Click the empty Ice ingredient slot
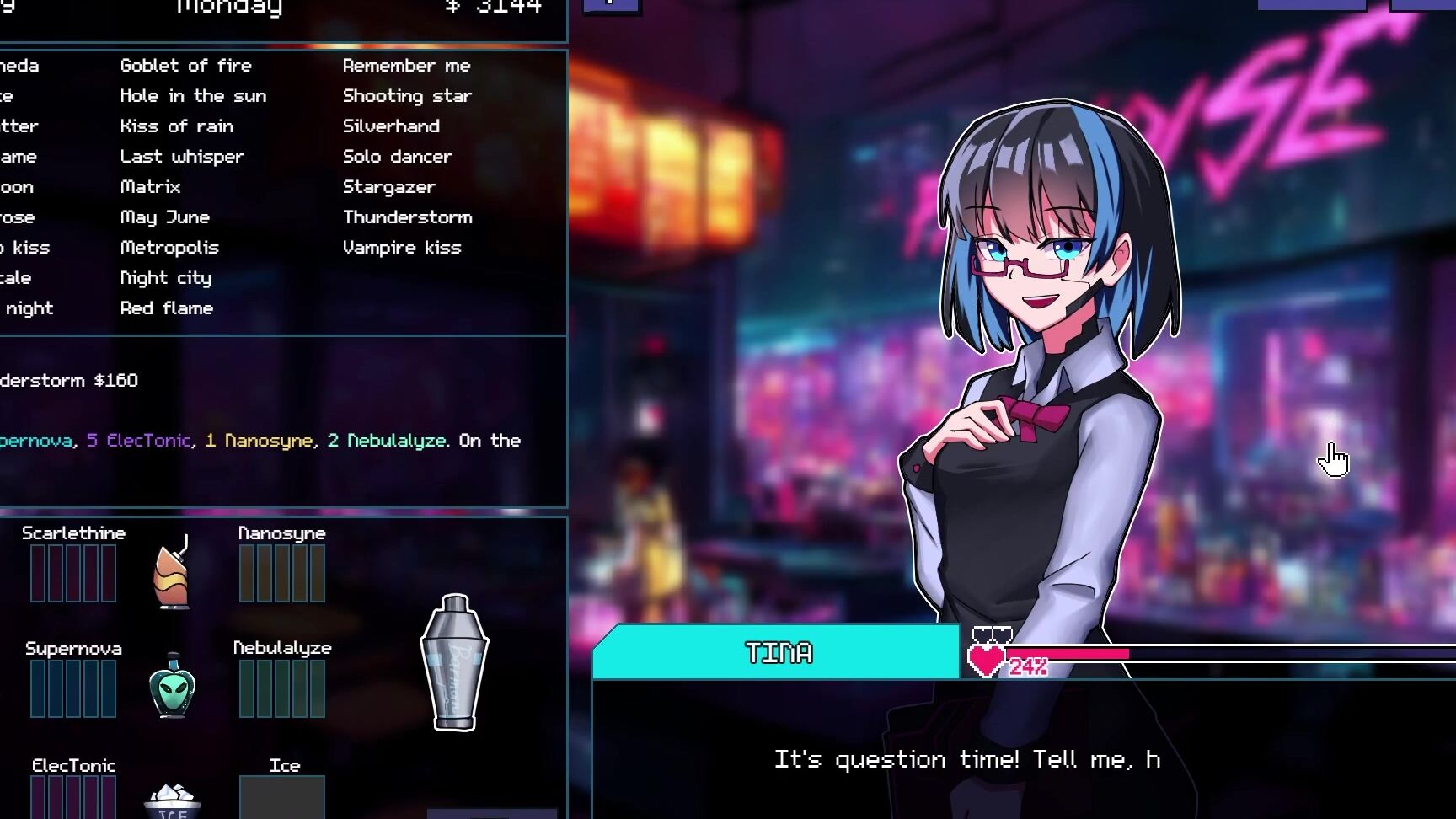This screenshot has height=819, width=1456. 282,796
